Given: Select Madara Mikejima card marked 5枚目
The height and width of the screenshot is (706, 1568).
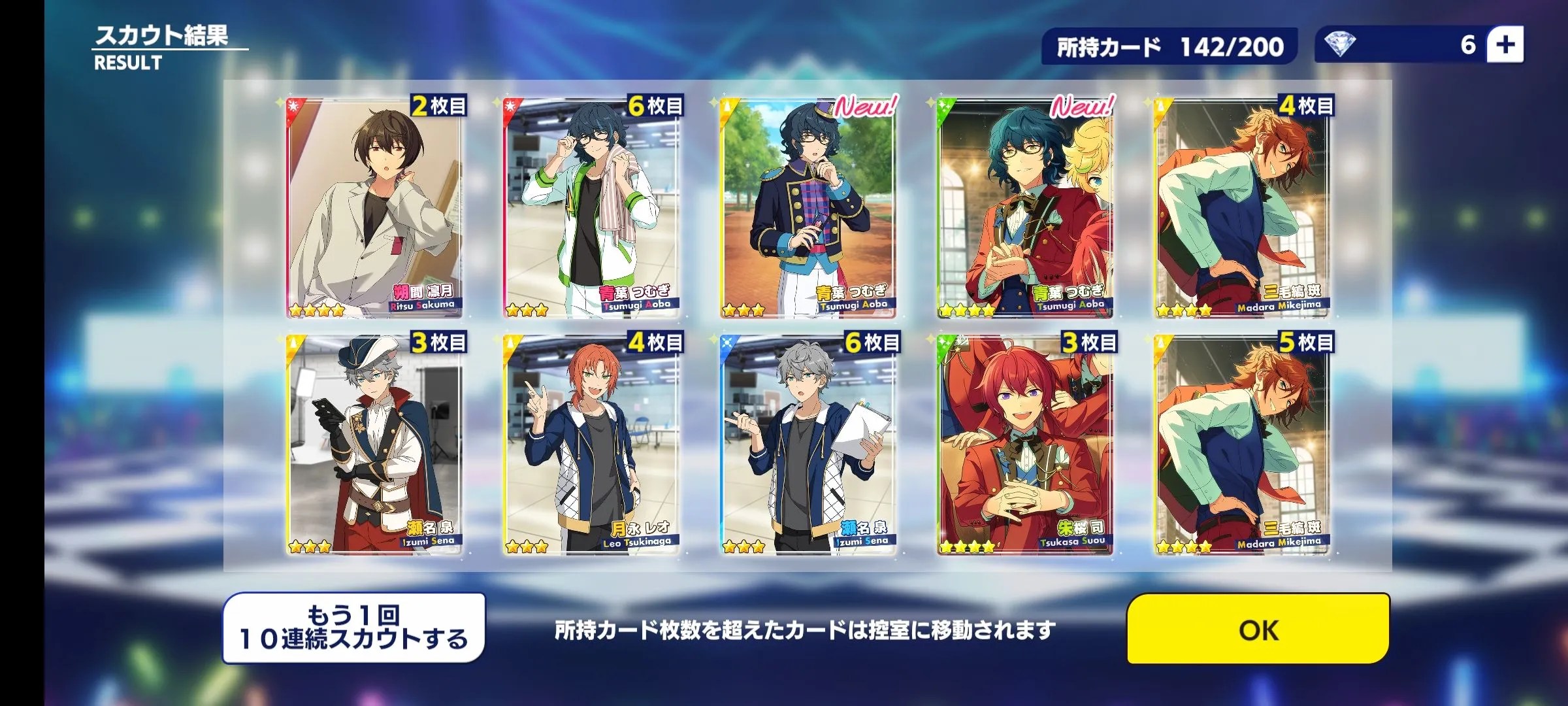Looking at the screenshot, I should coord(1242,446).
